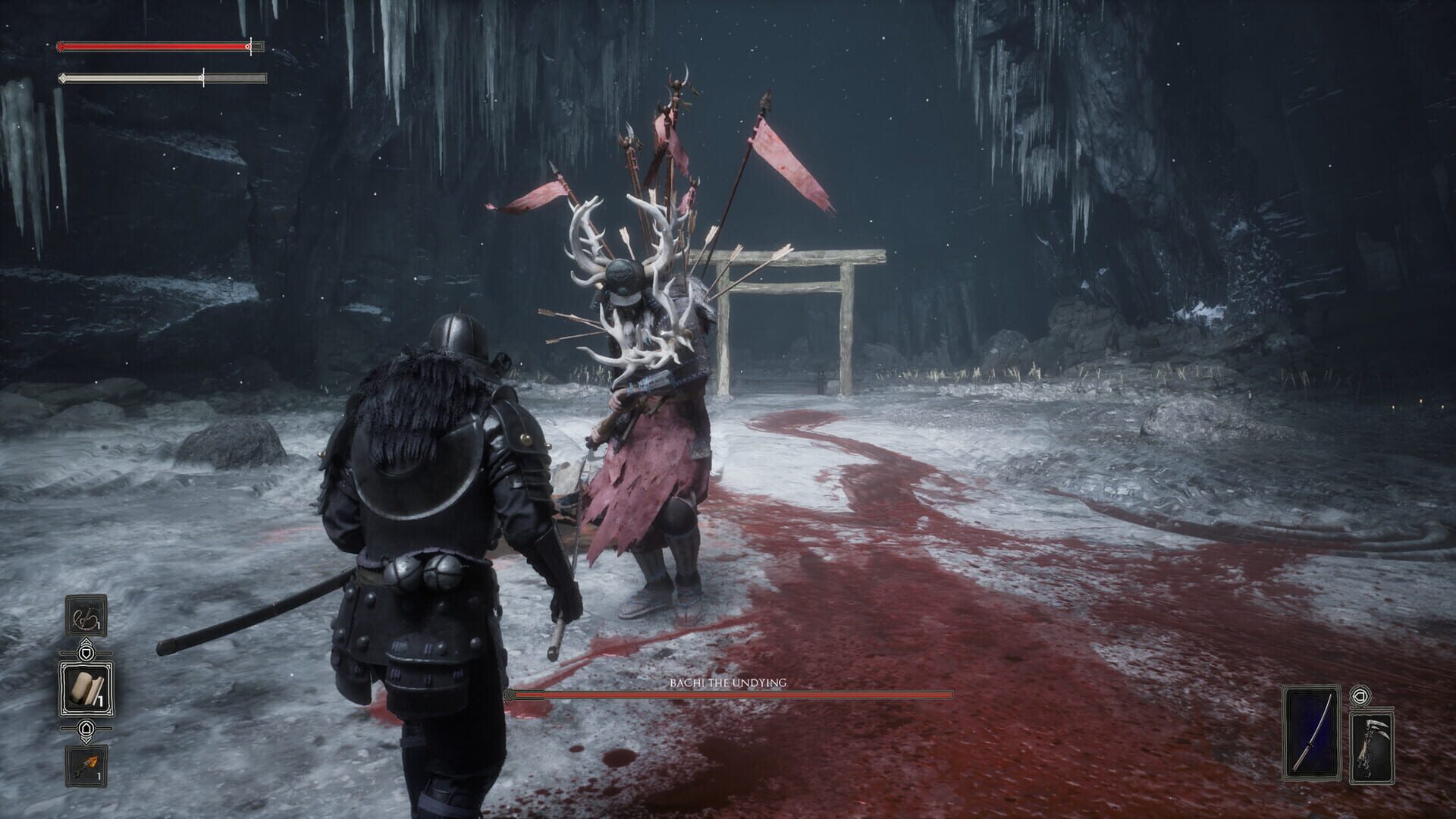Click the scroll item's quantity counter
This screenshot has width=1456, height=819.
(100, 699)
